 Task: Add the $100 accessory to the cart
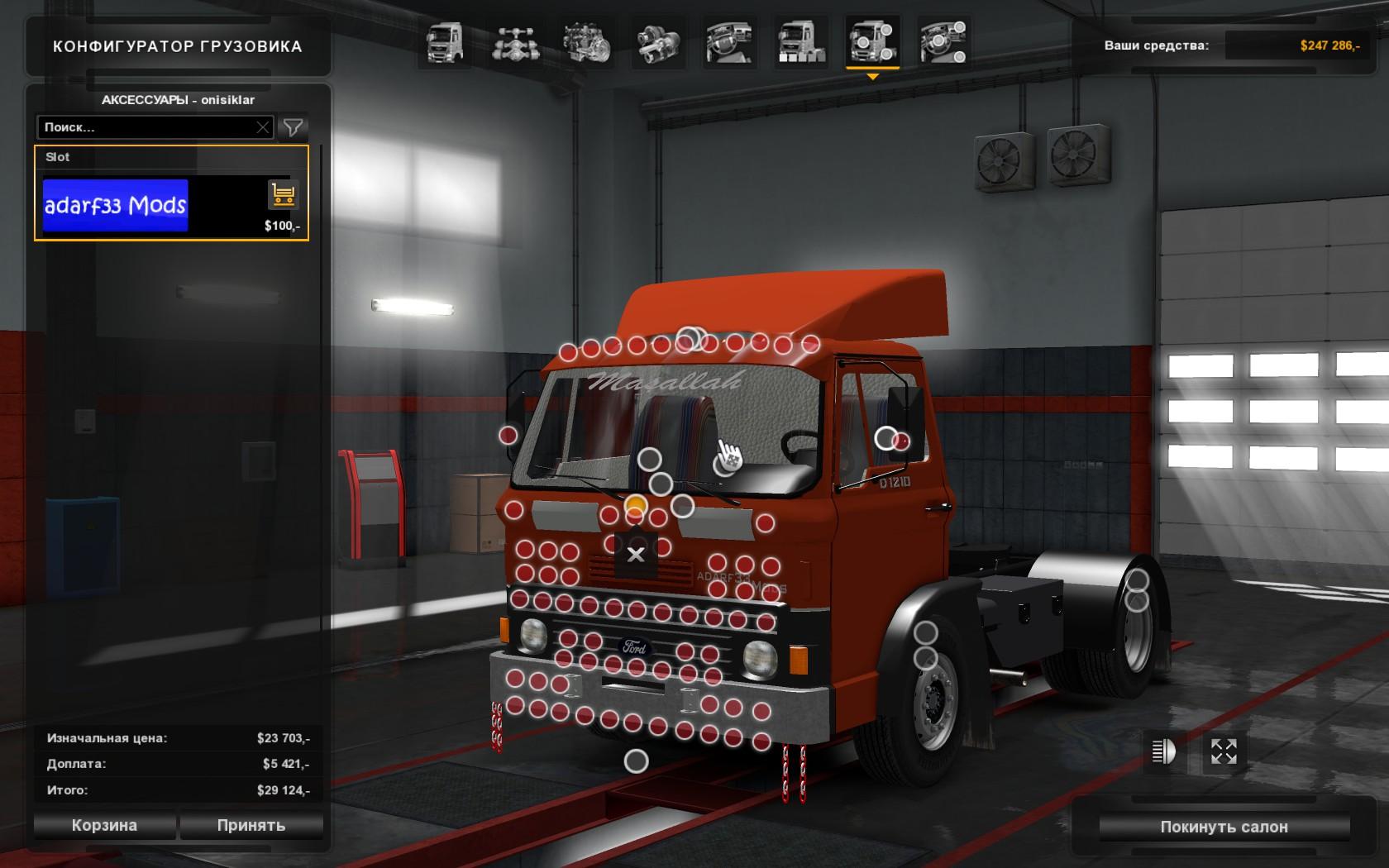coord(283,195)
